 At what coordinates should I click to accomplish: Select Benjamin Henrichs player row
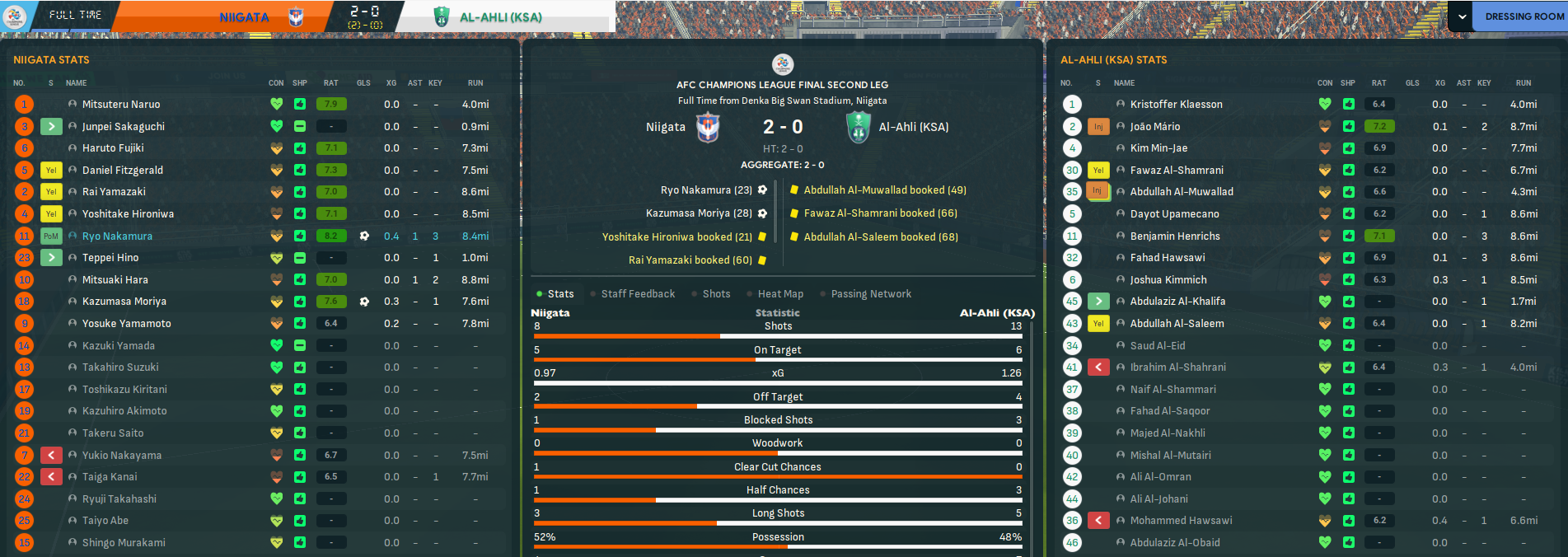click(x=1174, y=236)
